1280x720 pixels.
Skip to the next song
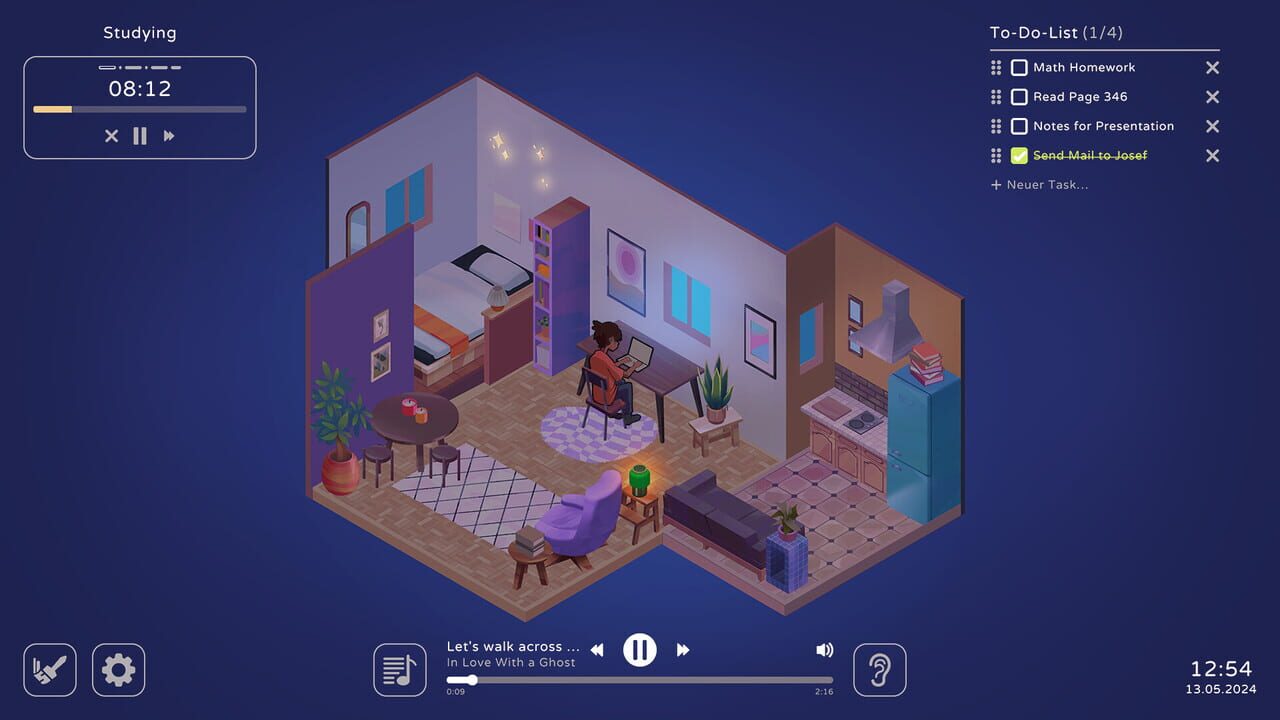pyautogui.click(x=683, y=649)
